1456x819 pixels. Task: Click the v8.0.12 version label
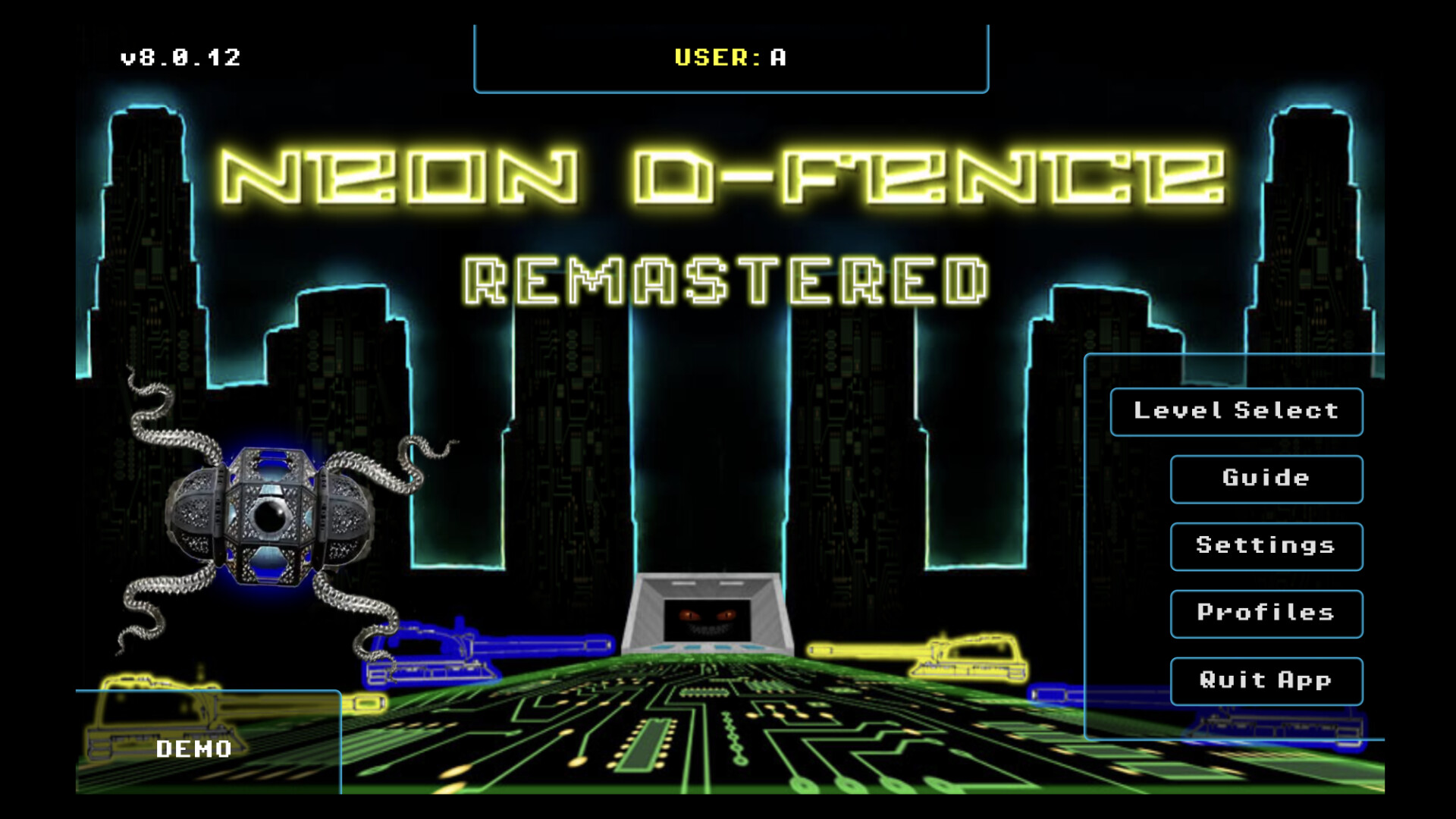[x=180, y=55]
